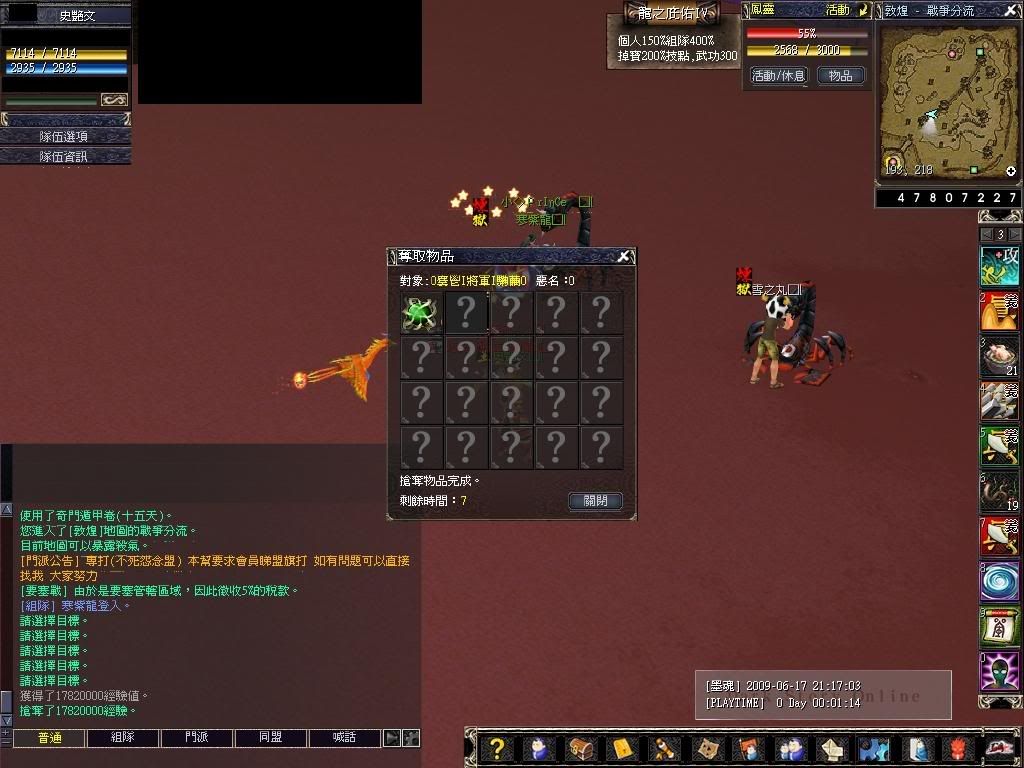Screen dimensions: 1024x768
Task: Click the red demon face toolbar icon
Action: click(957, 748)
